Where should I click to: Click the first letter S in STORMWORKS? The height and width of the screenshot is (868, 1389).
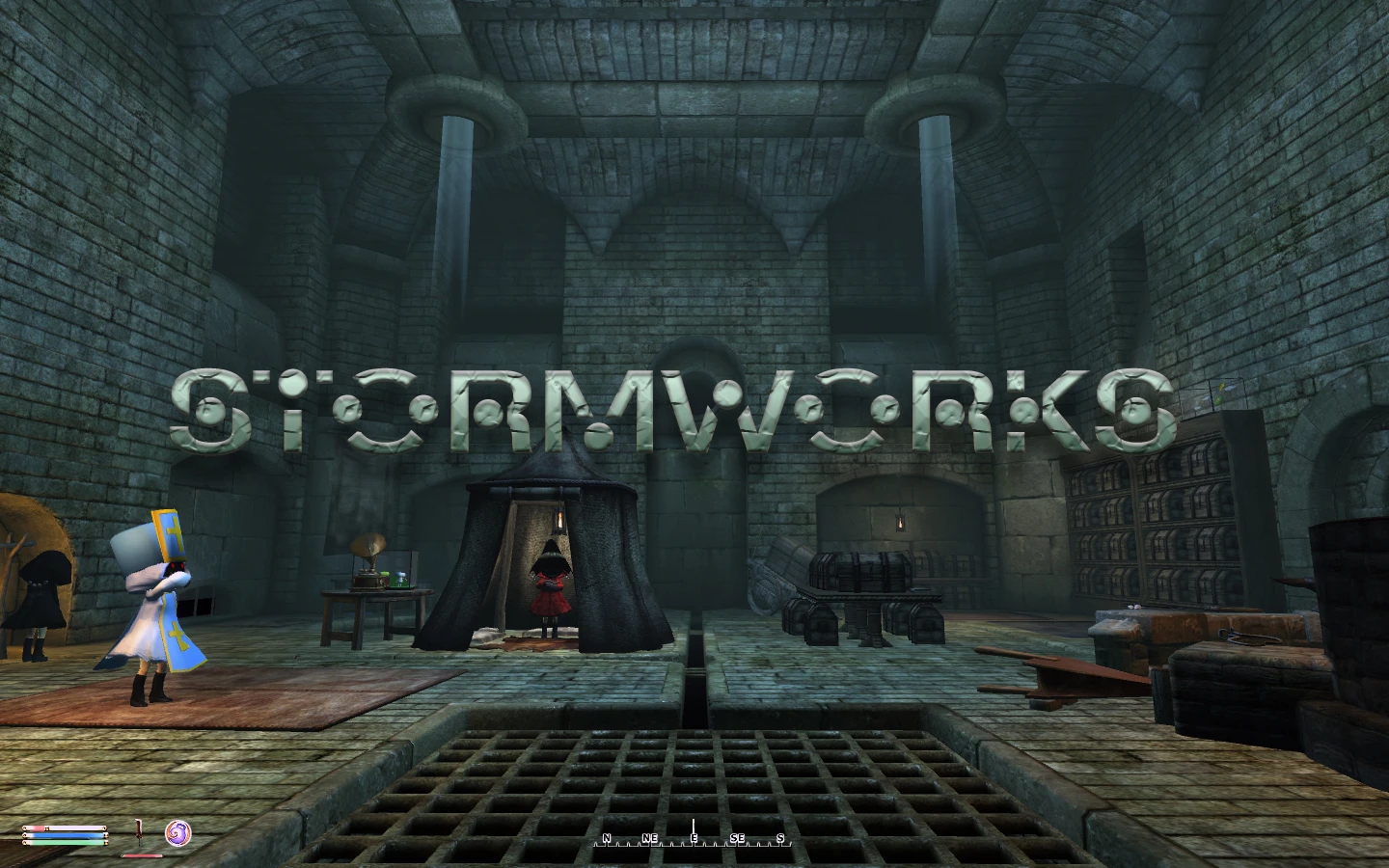205,410
